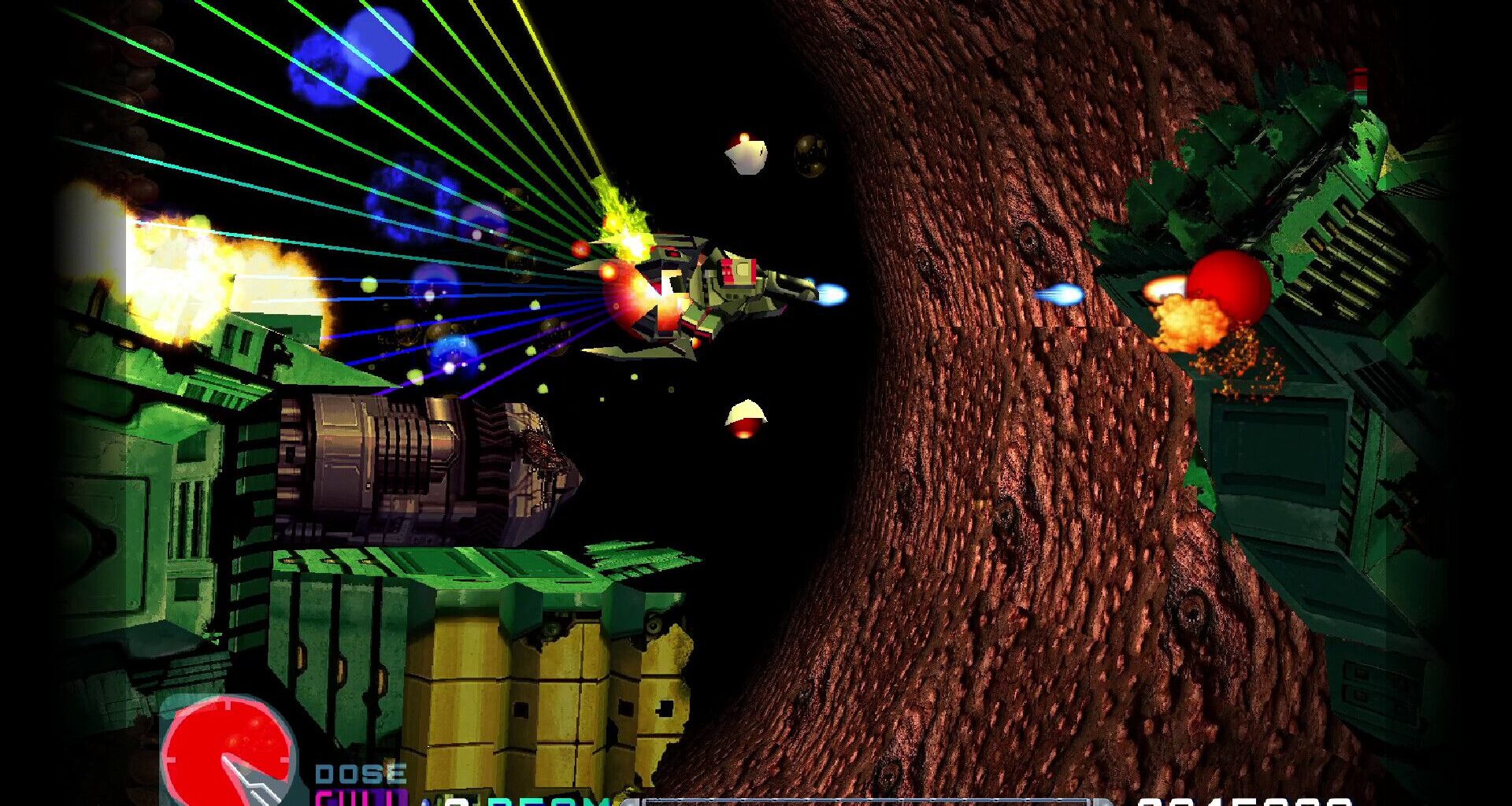Select the red orb projectile near the enemy
Image resolution: width=1512 pixels, height=806 pixels.
1228,287
